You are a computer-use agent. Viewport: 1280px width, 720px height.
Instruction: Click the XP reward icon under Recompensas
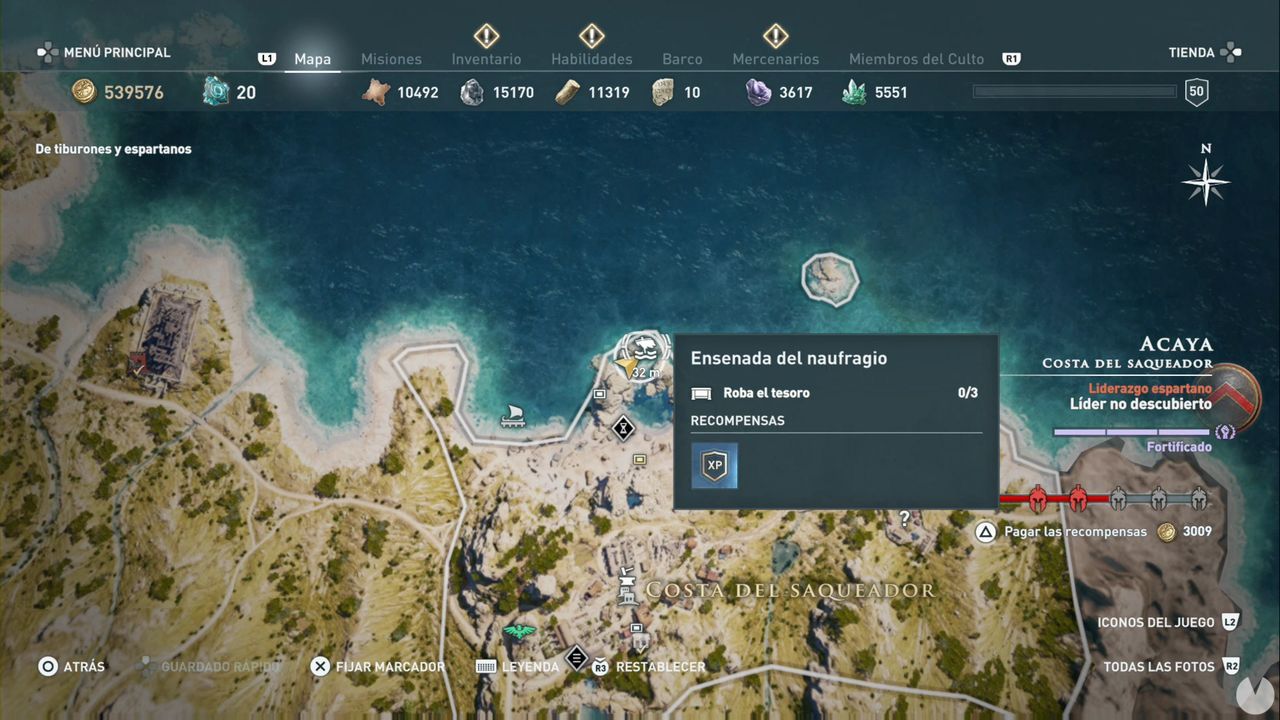pyautogui.click(x=713, y=465)
